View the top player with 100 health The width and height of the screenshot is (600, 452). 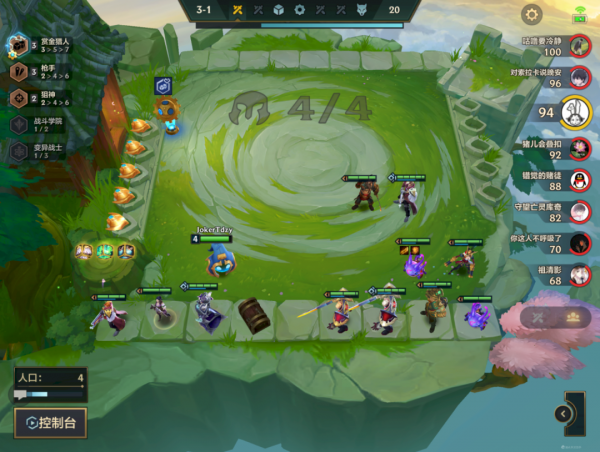click(578, 46)
